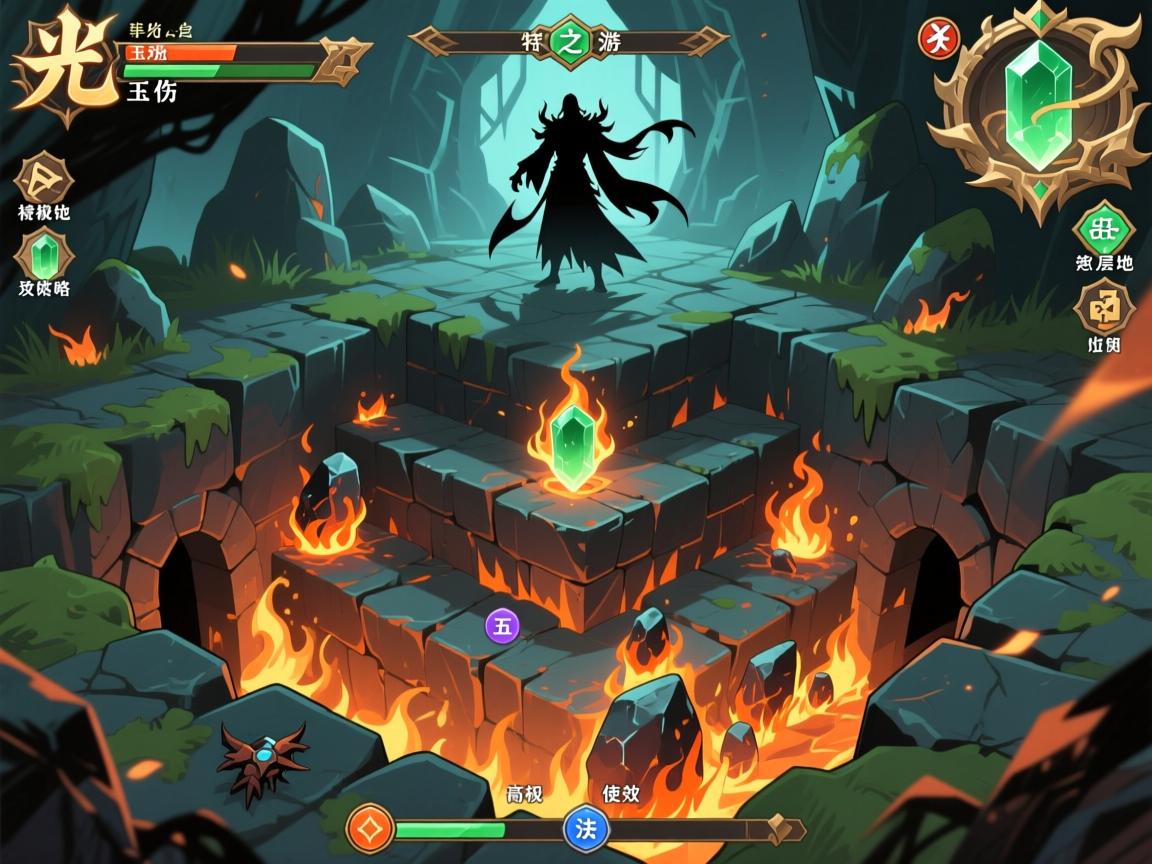Click the blue round spell button
Image resolution: width=1152 pixels, height=864 pixels.
click(586, 829)
